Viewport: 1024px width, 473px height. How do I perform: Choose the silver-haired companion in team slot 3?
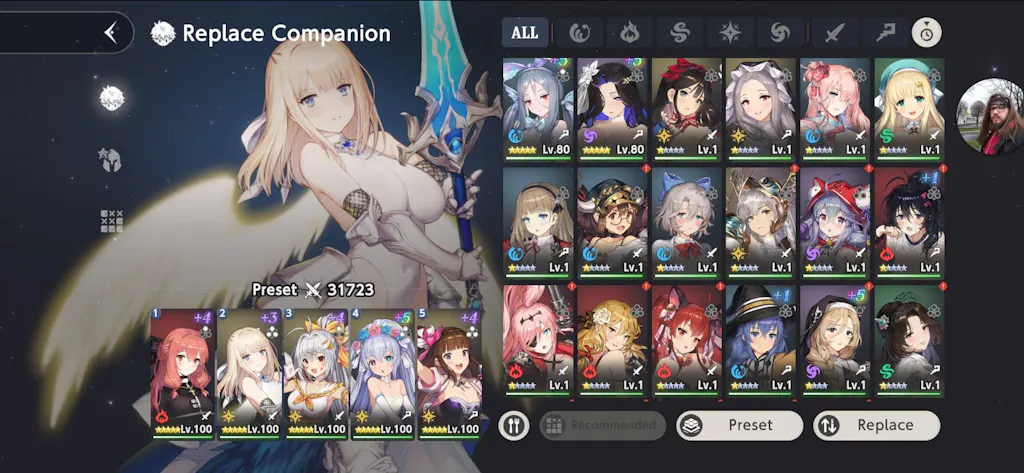point(315,373)
